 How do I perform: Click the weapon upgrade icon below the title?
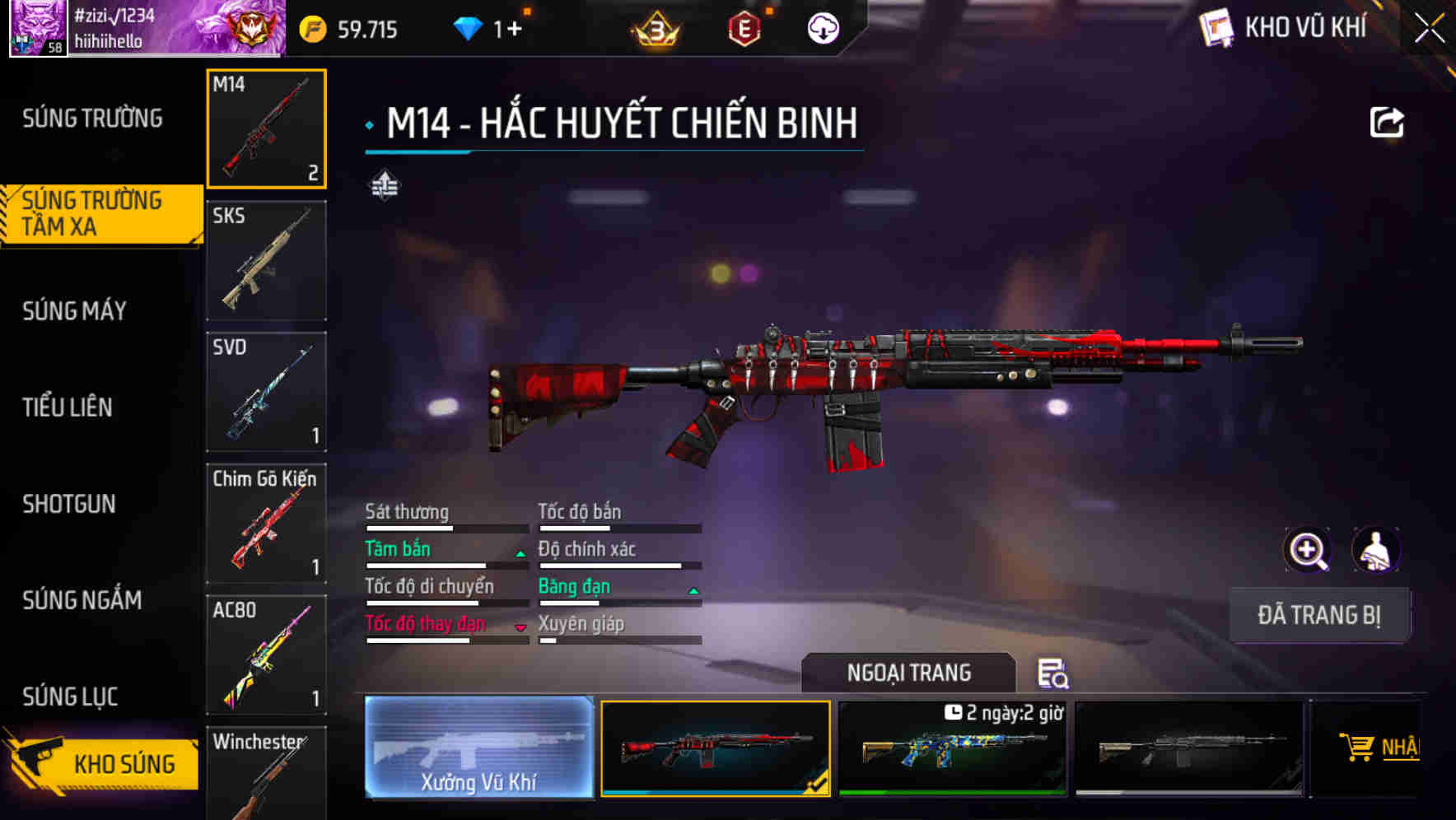point(386,187)
